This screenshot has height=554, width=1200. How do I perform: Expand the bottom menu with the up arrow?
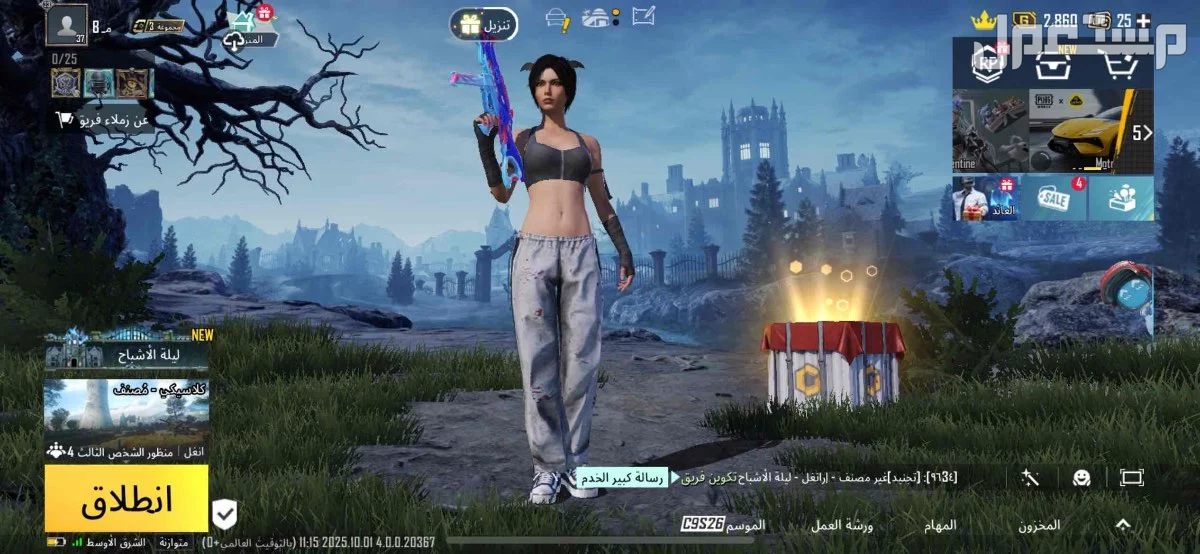(x=1122, y=525)
